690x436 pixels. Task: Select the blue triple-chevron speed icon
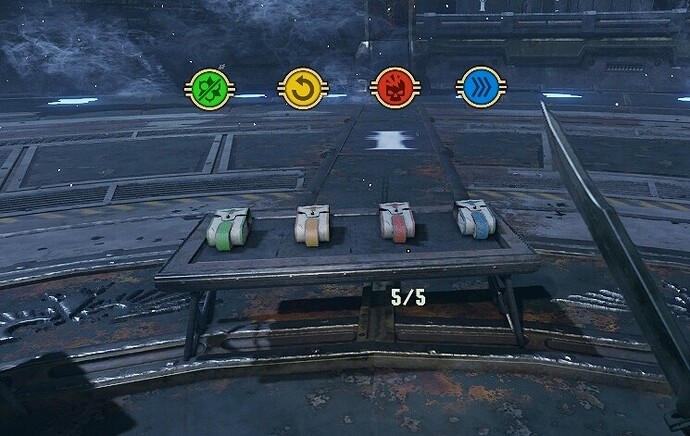(476, 87)
